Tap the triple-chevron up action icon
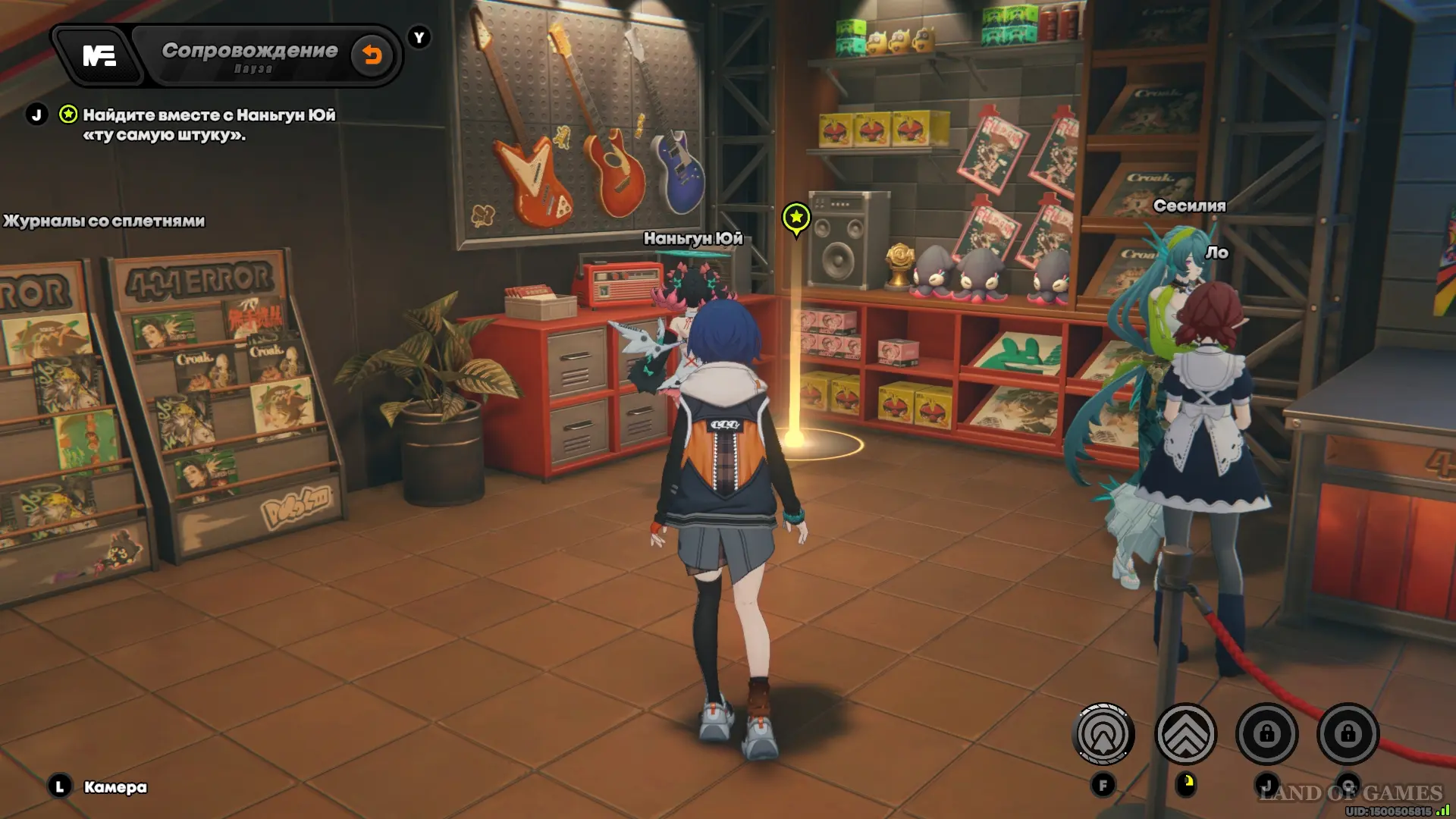Viewport: 1456px width, 819px height. coord(1185,734)
